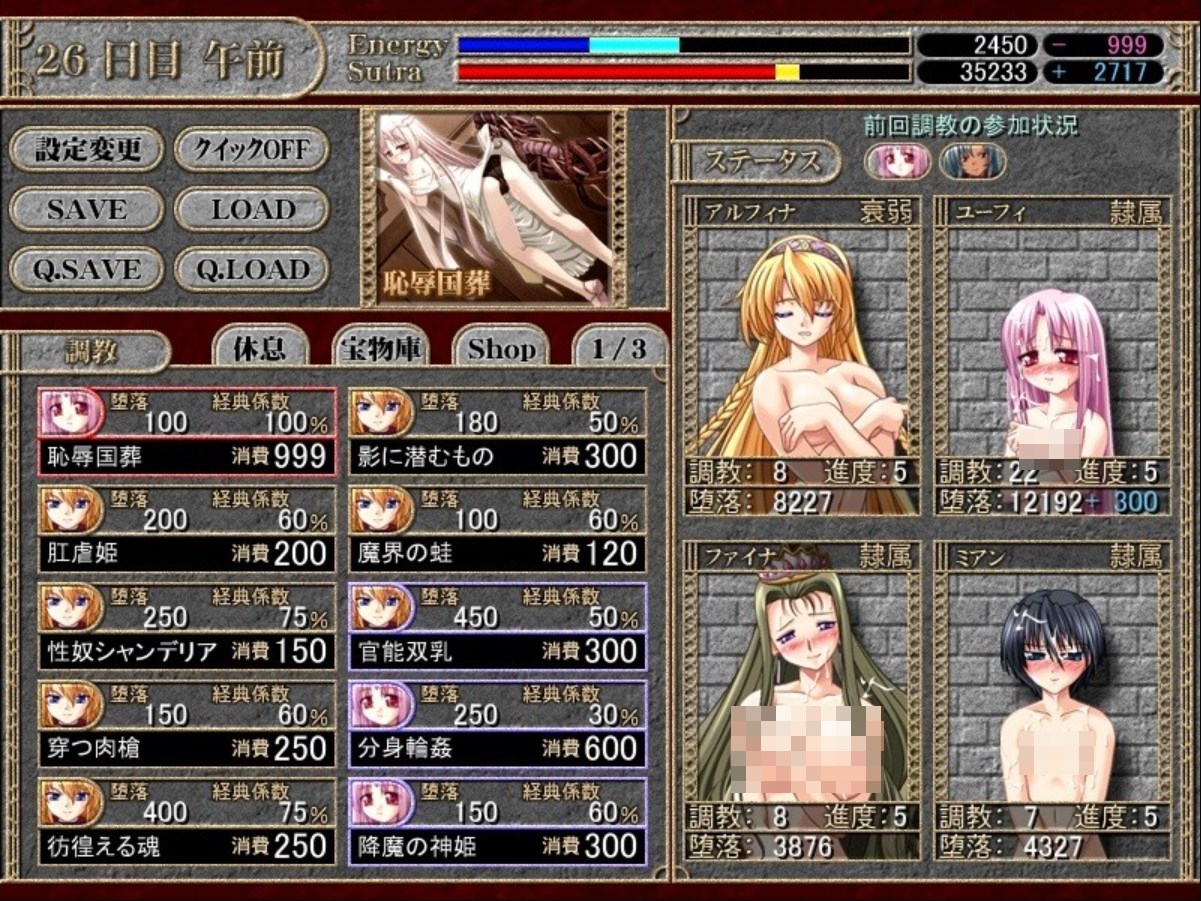
Task: Use the Q.LOAD quick load button
Action: (251, 269)
